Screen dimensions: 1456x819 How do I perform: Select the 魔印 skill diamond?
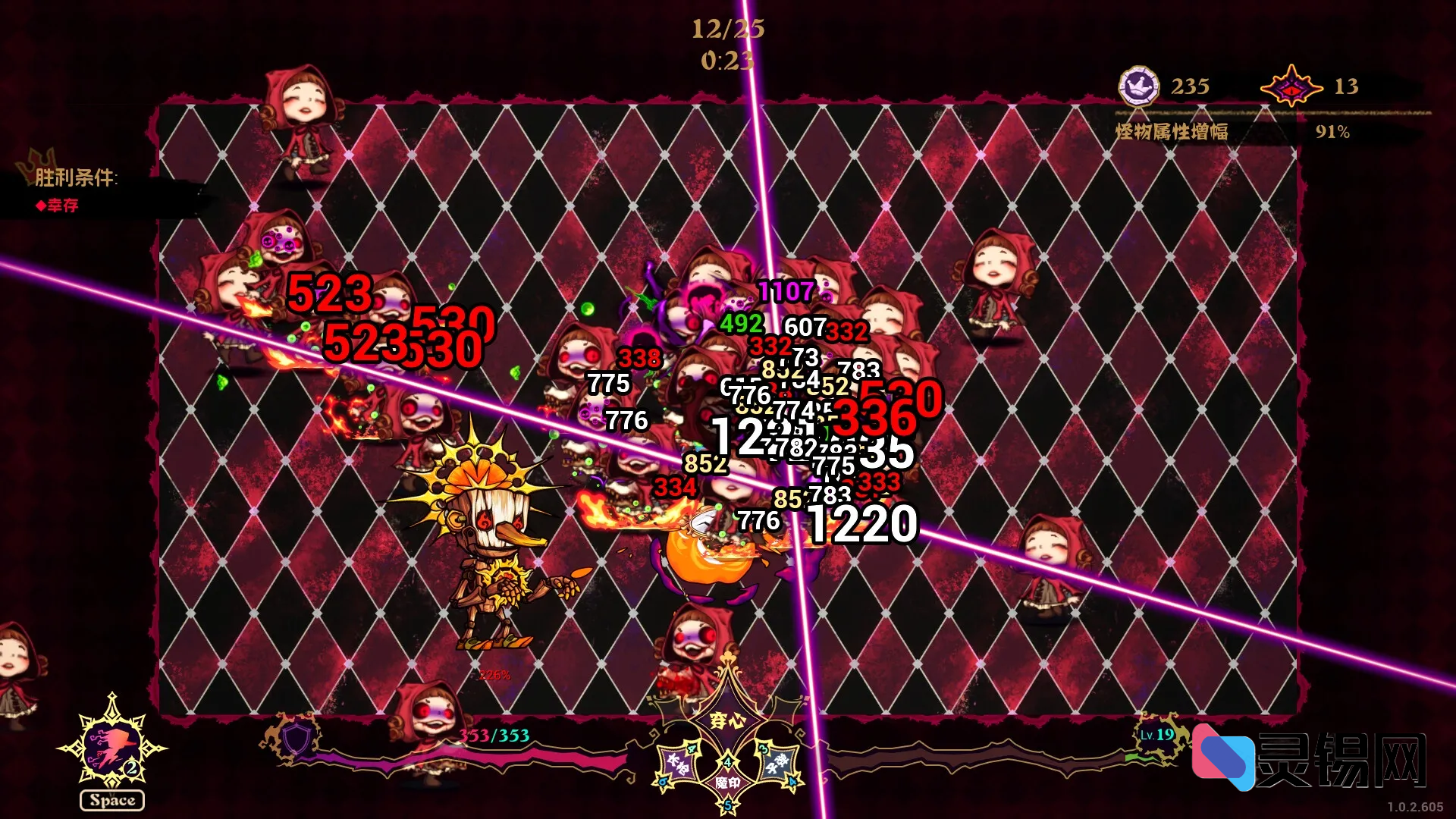[727, 782]
